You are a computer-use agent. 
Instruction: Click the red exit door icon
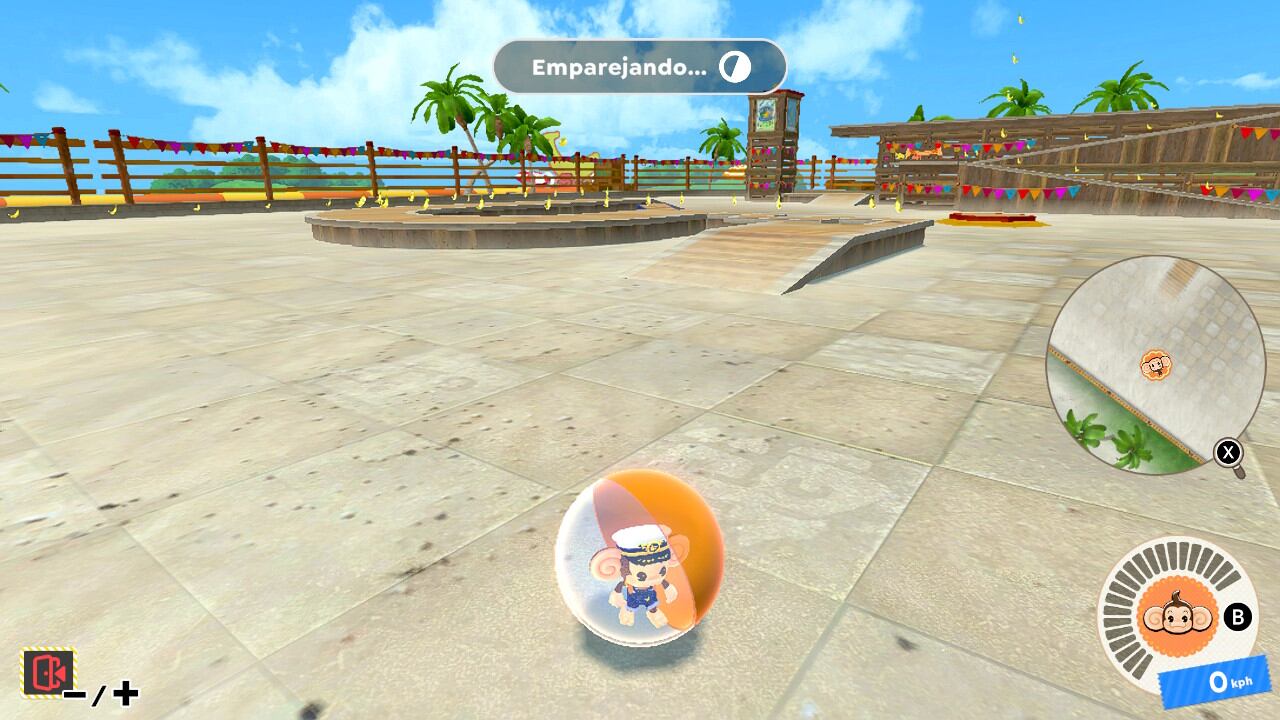pyautogui.click(x=48, y=672)
